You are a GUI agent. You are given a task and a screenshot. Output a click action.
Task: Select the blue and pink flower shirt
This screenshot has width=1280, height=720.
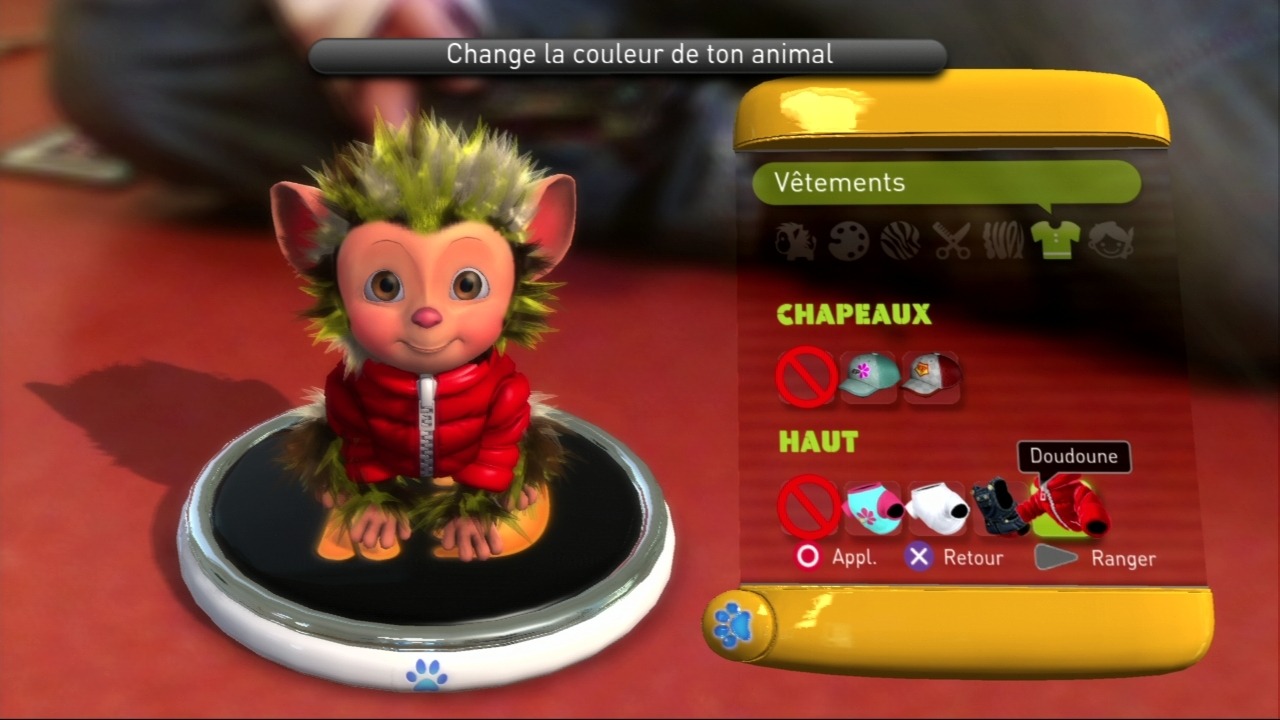[x=873, y=506]
